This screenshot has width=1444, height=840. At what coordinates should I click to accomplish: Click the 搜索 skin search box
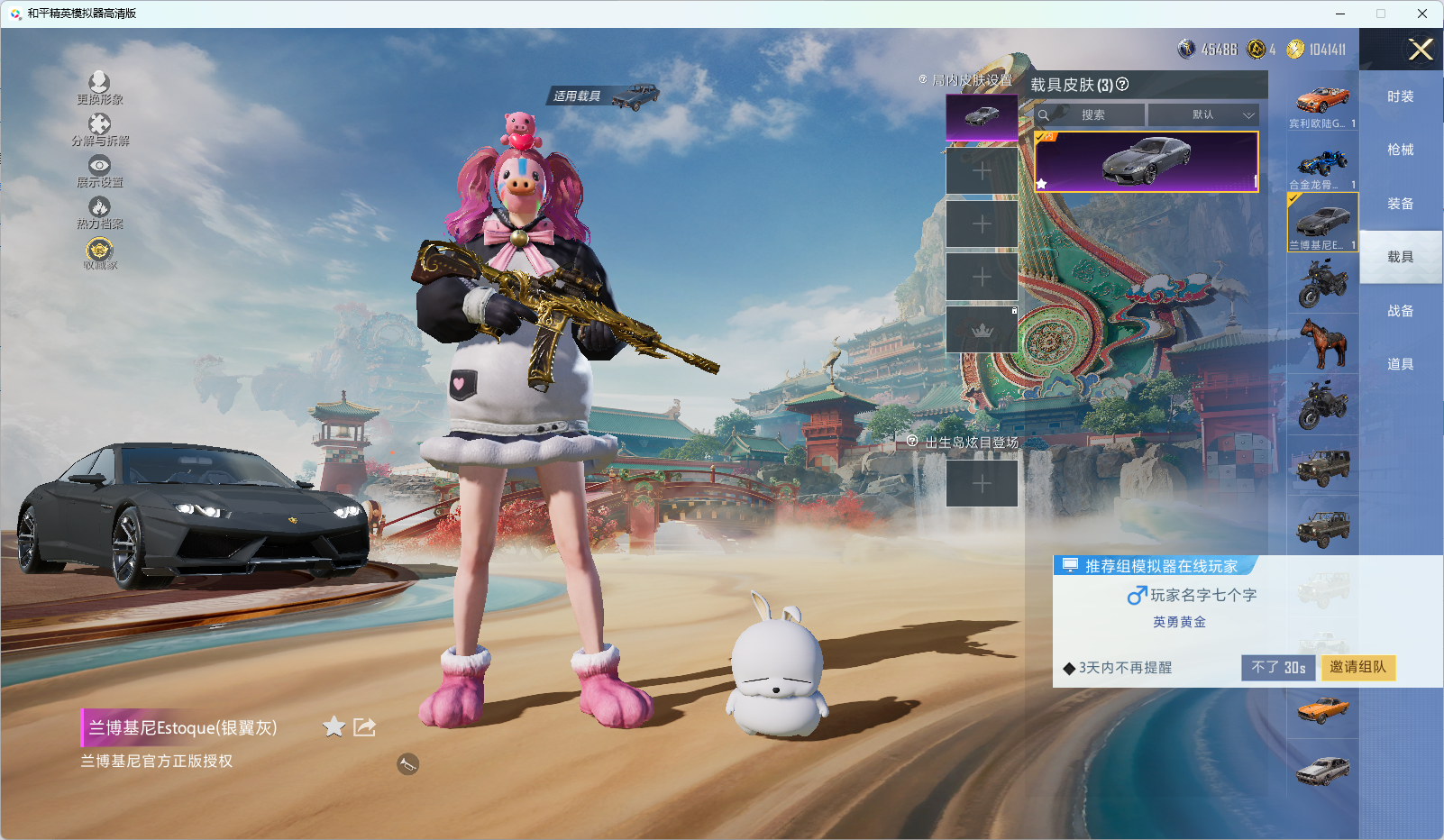coord(1092,115)
